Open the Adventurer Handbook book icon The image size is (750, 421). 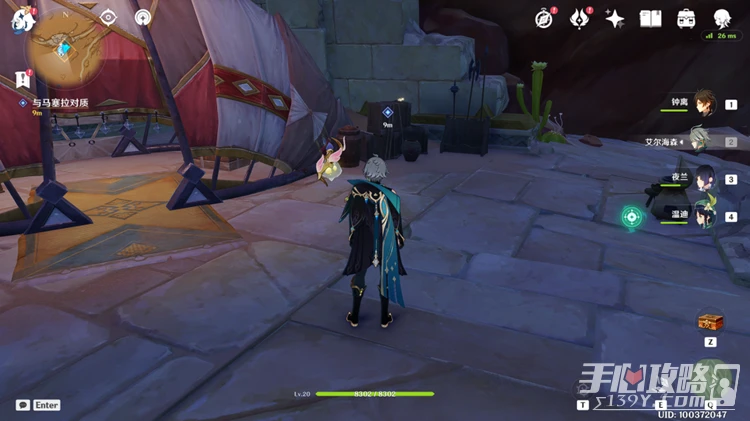coord(651,18)
